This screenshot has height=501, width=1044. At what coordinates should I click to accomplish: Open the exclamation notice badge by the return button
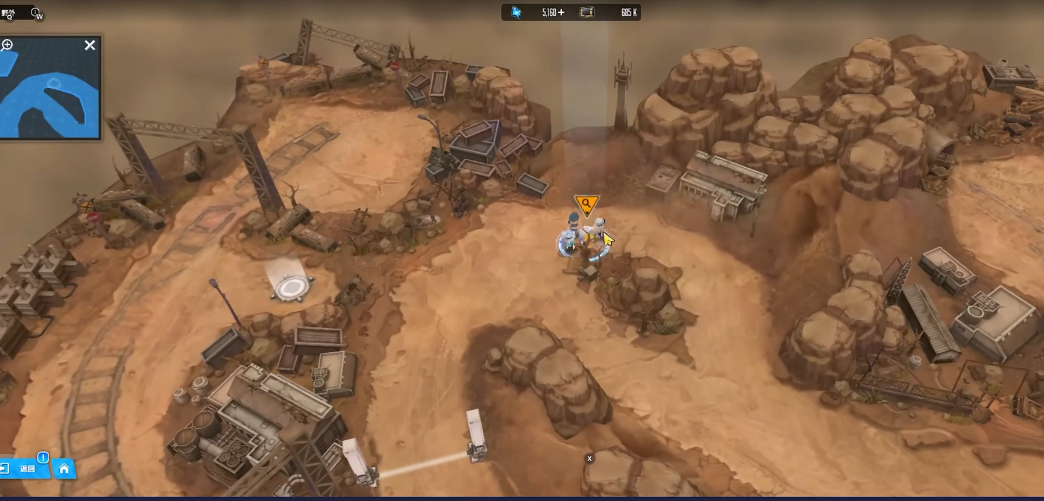(43, 458)
